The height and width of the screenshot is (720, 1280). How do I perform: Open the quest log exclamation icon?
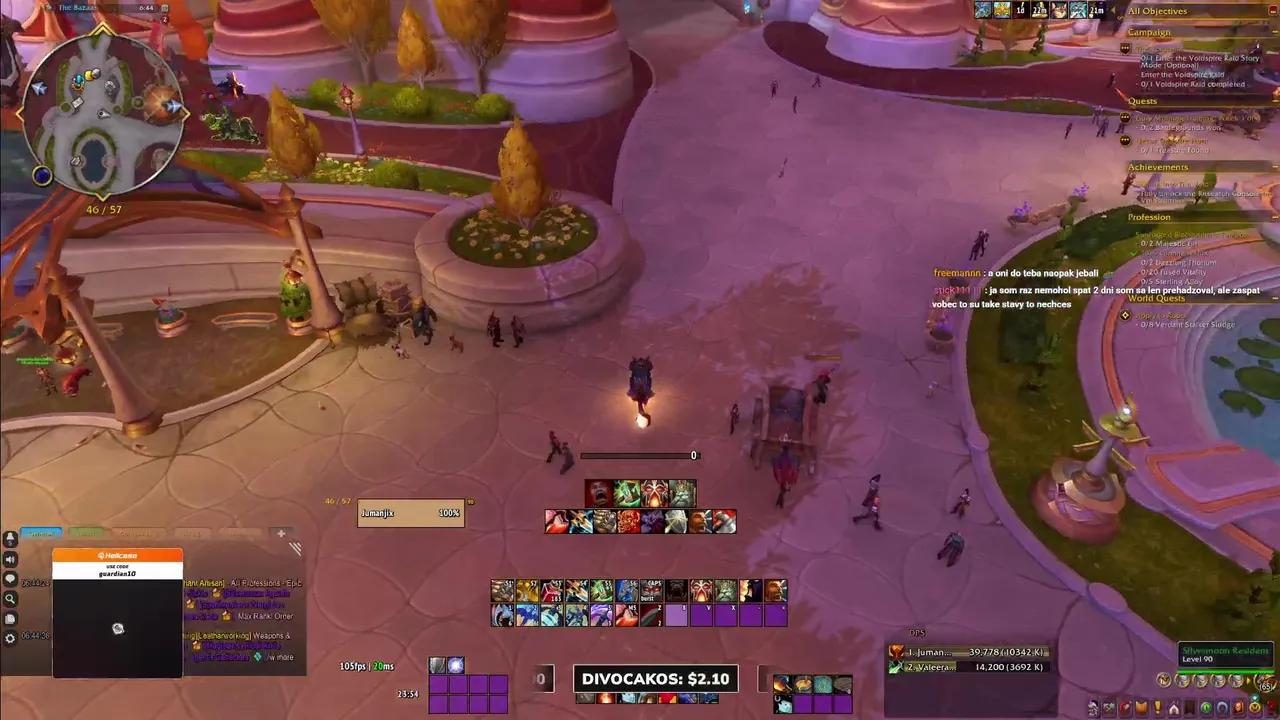[x=1157, y=706]
